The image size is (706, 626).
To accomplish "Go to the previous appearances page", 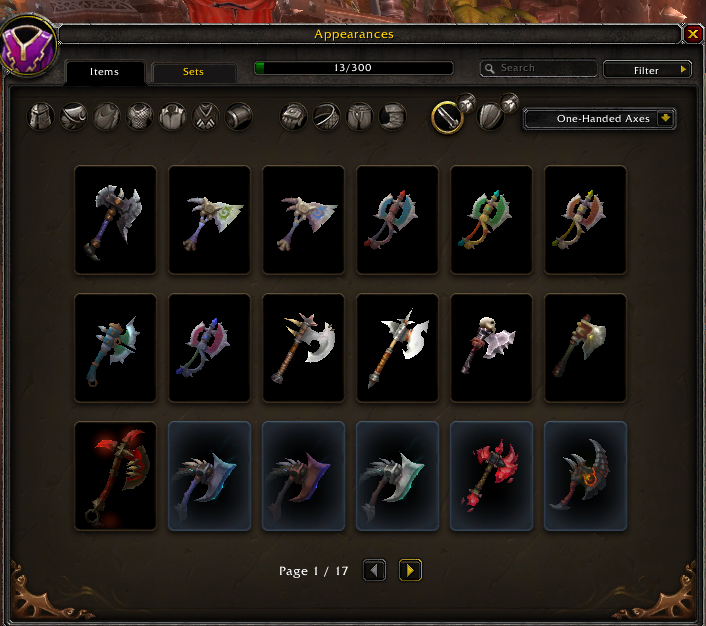I will point(374,571).
